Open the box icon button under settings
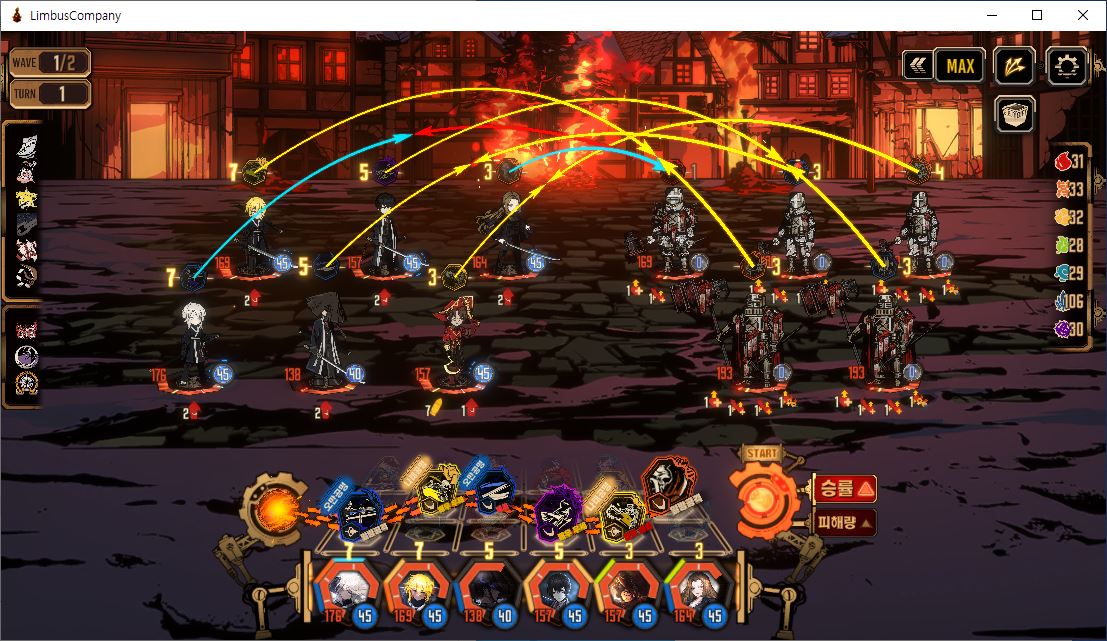Viewport: 1107px width, 641px height. coord(1015,113)
